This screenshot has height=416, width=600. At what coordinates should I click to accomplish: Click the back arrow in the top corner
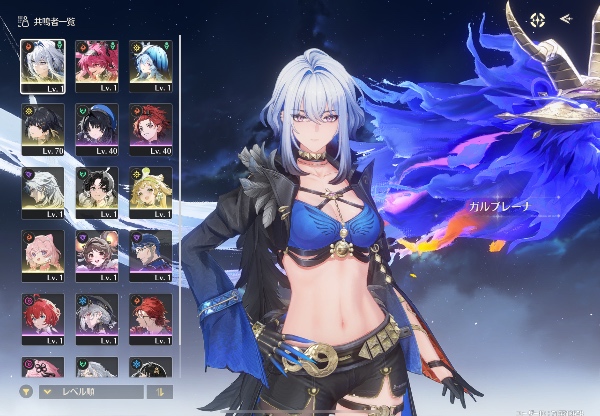click(x=566, y=18)
